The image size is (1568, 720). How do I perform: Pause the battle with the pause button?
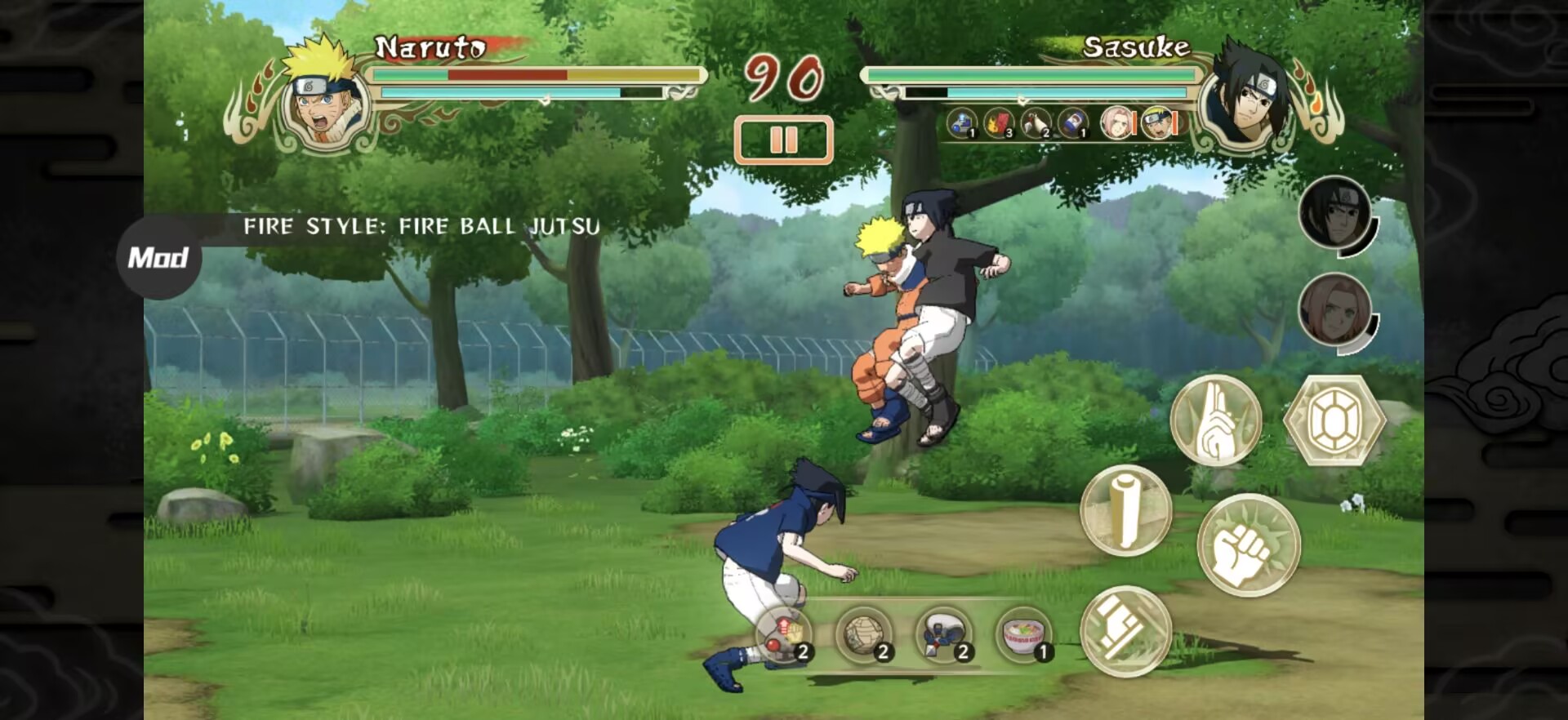783,140
